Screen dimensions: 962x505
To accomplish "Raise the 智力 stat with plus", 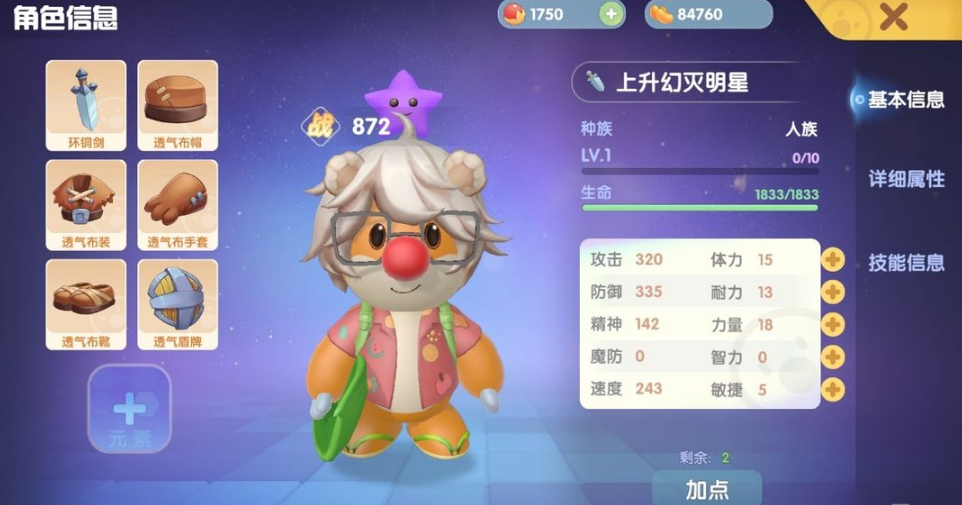I will click(x=832, y=357).
